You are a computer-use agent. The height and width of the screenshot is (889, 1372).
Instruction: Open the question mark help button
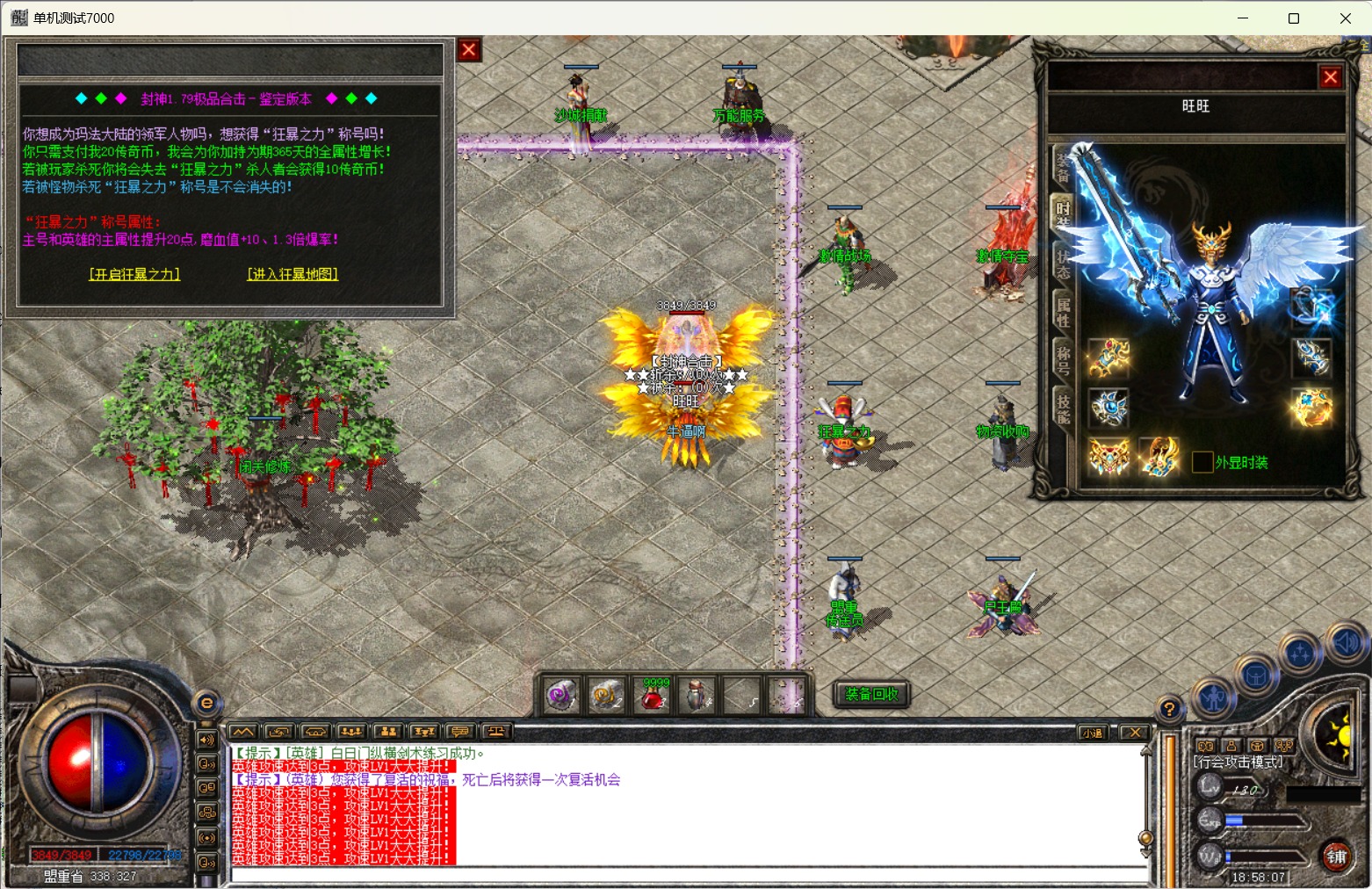tap(1168, 709)
